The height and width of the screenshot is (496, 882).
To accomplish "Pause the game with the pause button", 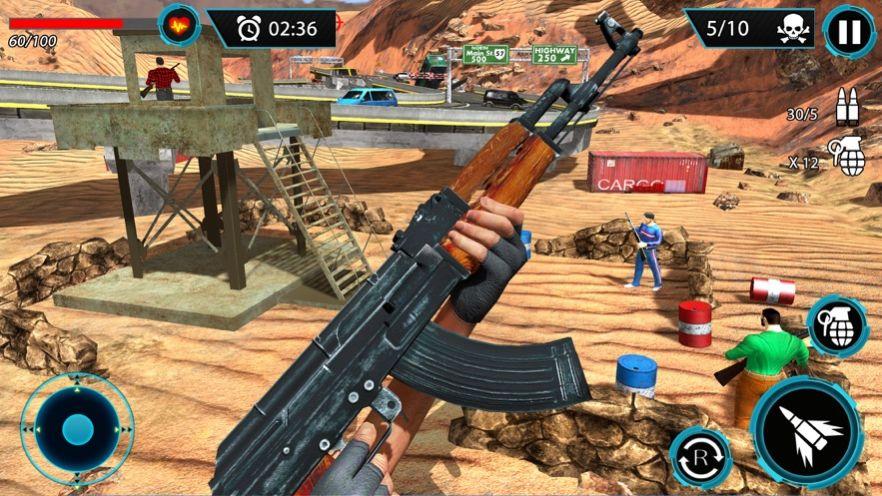I will (x=849, y=31).
